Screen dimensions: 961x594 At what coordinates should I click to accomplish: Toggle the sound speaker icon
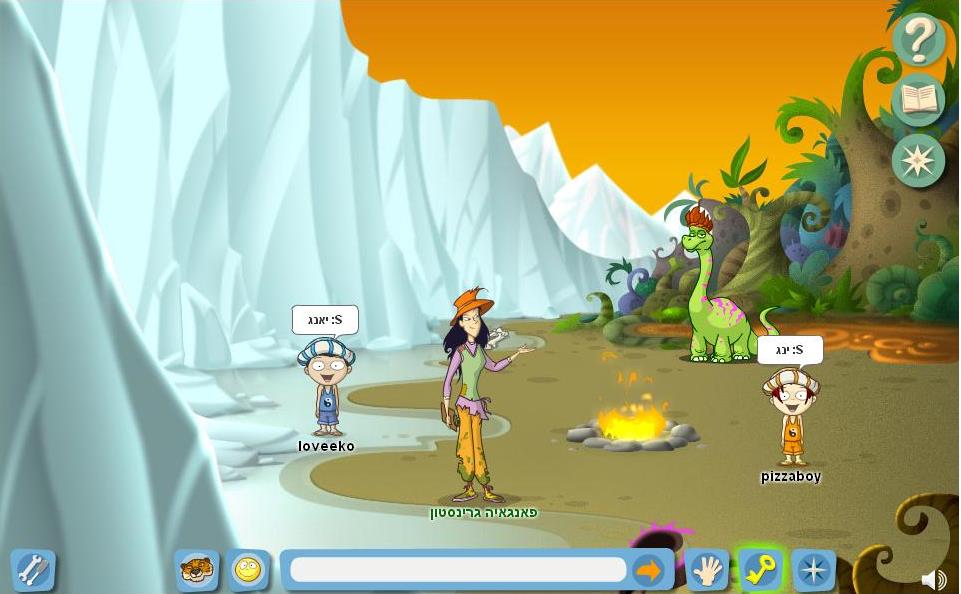pyautogui.click(x=933, y=580)
